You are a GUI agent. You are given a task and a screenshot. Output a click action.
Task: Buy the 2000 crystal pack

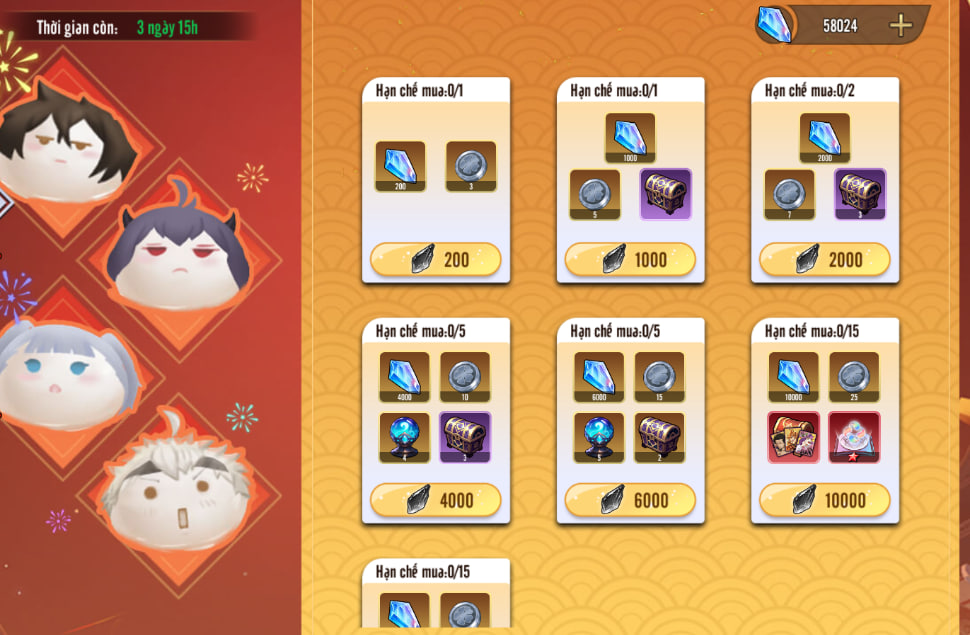(x=825, y=260)
